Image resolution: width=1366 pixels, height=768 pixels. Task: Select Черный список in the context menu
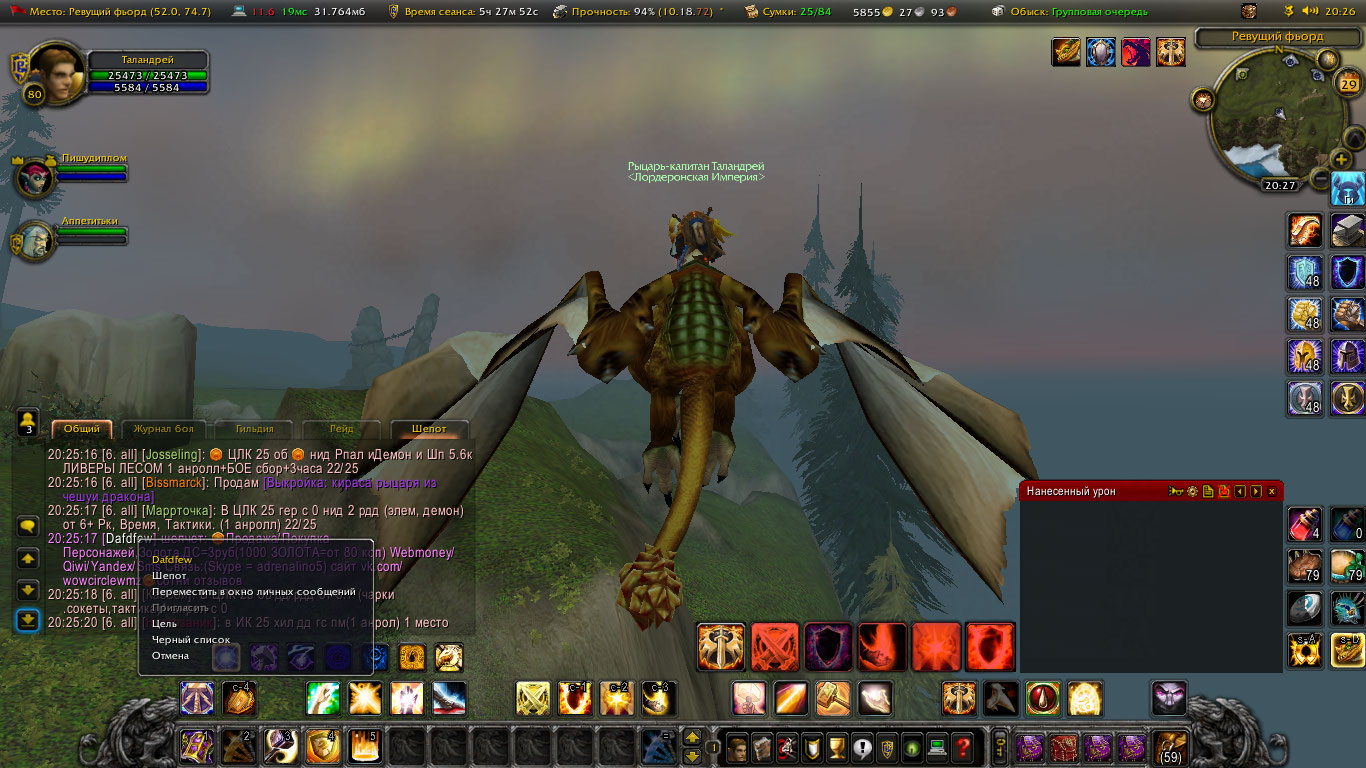(191, 640)
